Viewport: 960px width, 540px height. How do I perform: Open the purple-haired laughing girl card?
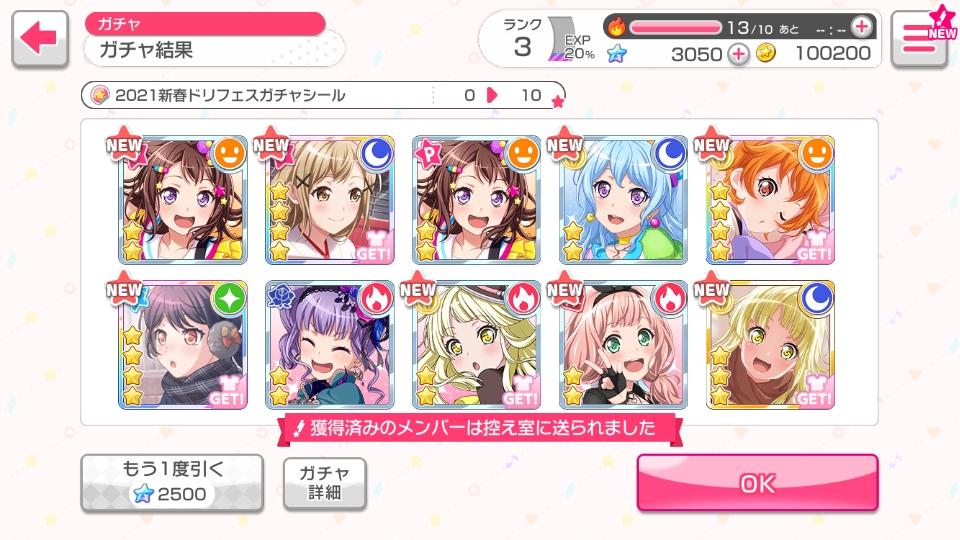(330, 344)
